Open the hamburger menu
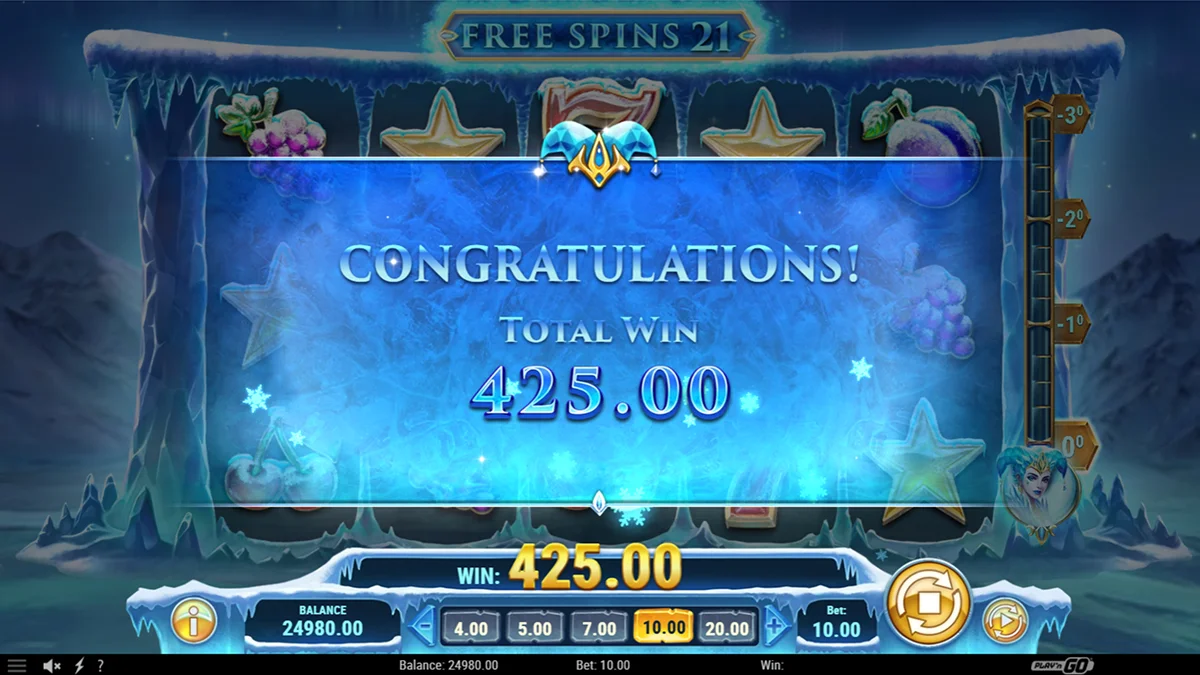Image resolution: width=1200 pixels, height=675 pixels. (x=17, y=665)
